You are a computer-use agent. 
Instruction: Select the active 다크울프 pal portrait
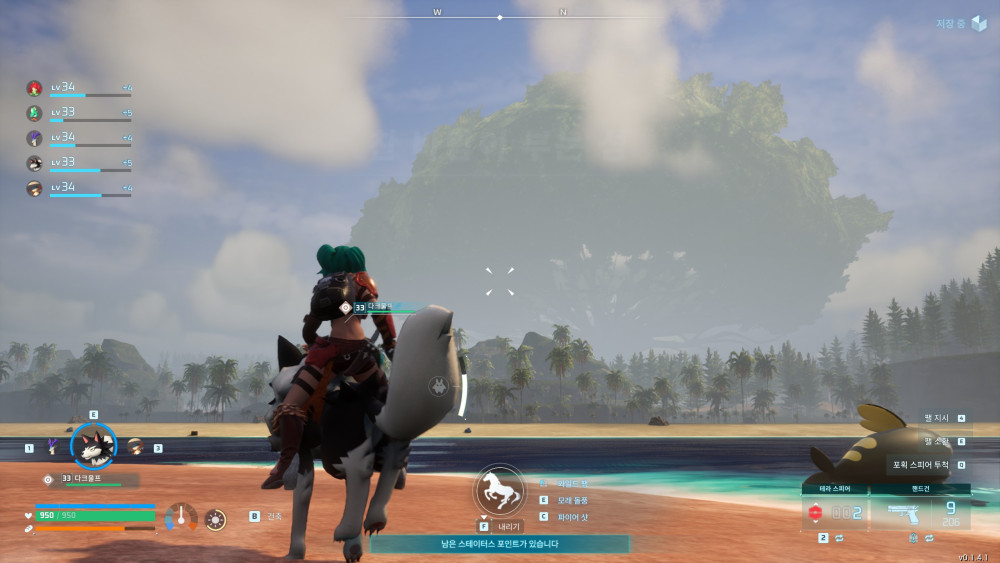click(93, 447)
